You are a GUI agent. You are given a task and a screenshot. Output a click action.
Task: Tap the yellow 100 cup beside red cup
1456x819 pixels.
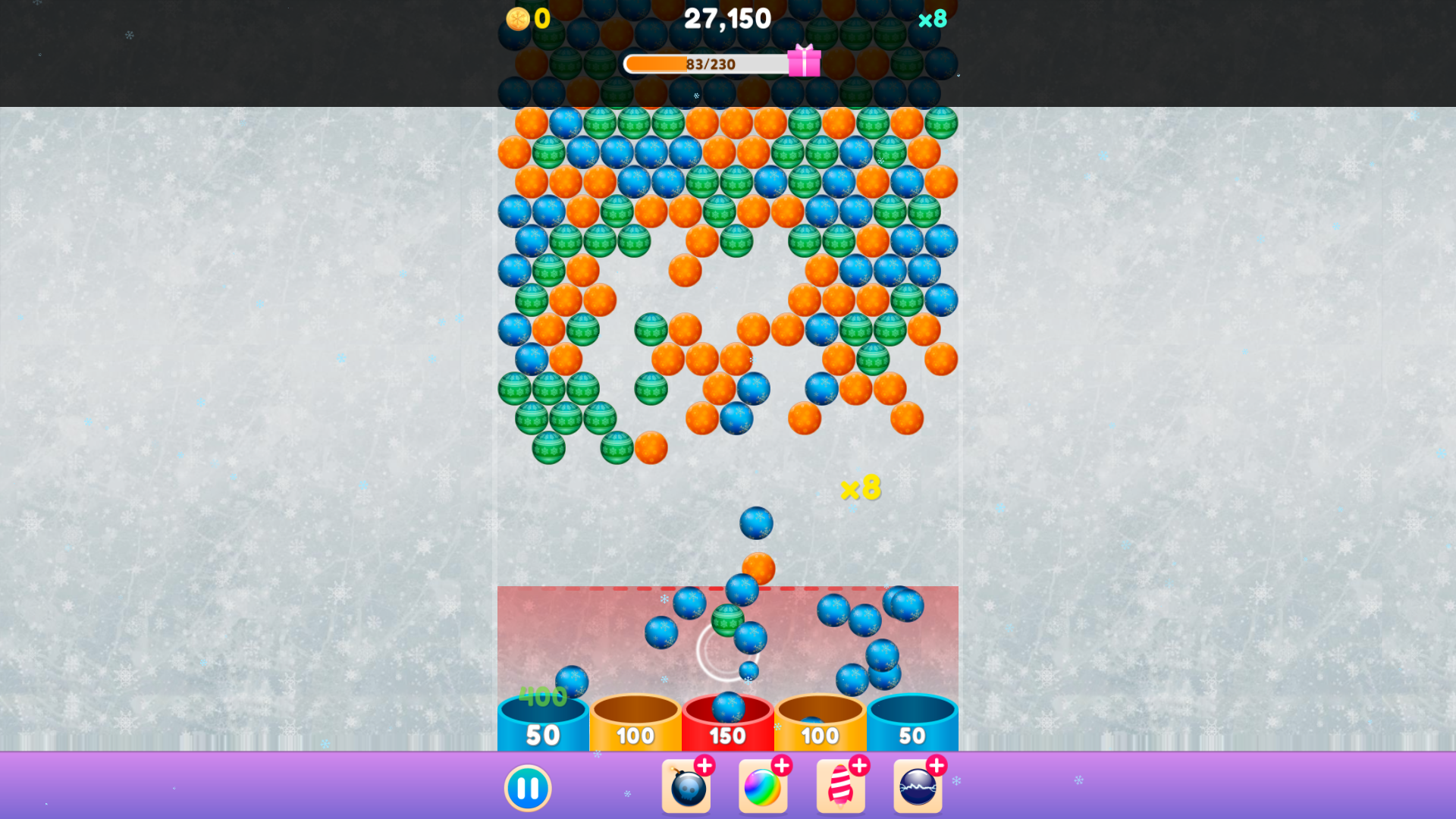(x=635, y=734)
